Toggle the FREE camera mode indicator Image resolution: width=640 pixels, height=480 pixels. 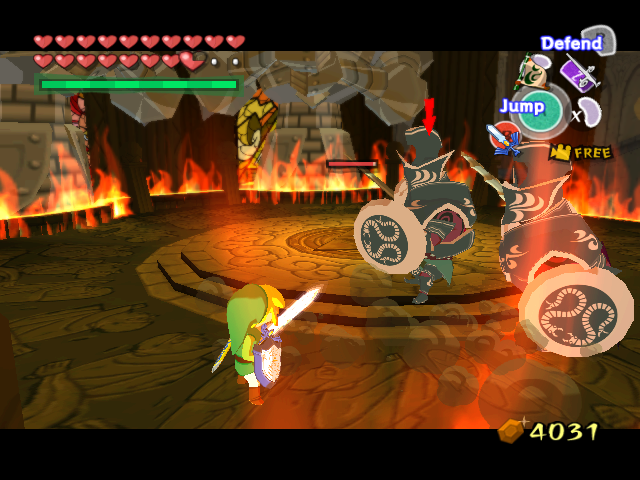[579, 153]
